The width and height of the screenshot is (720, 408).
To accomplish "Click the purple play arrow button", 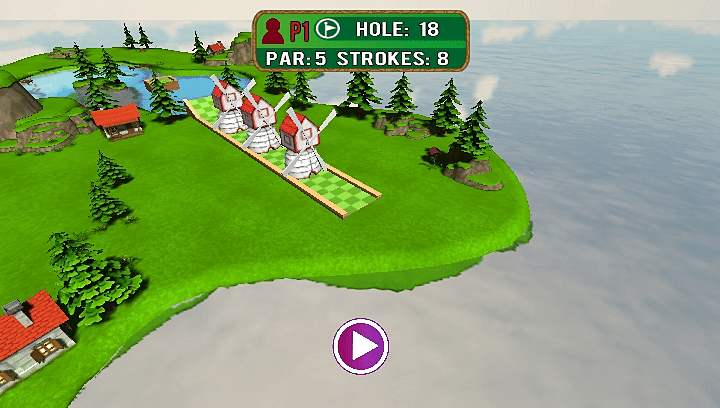I will 361,346.
